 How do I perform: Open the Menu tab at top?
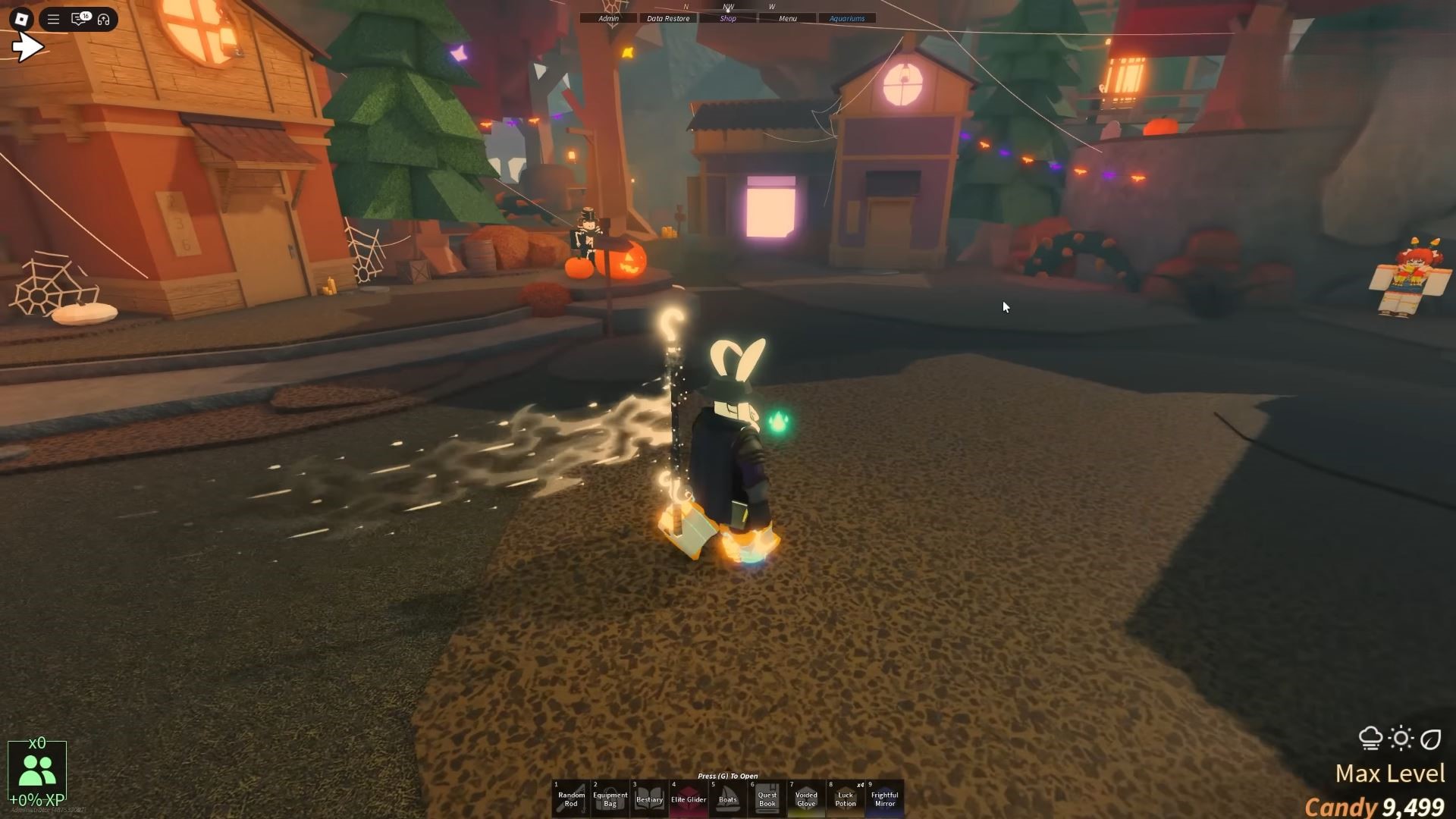click(787, 18)
